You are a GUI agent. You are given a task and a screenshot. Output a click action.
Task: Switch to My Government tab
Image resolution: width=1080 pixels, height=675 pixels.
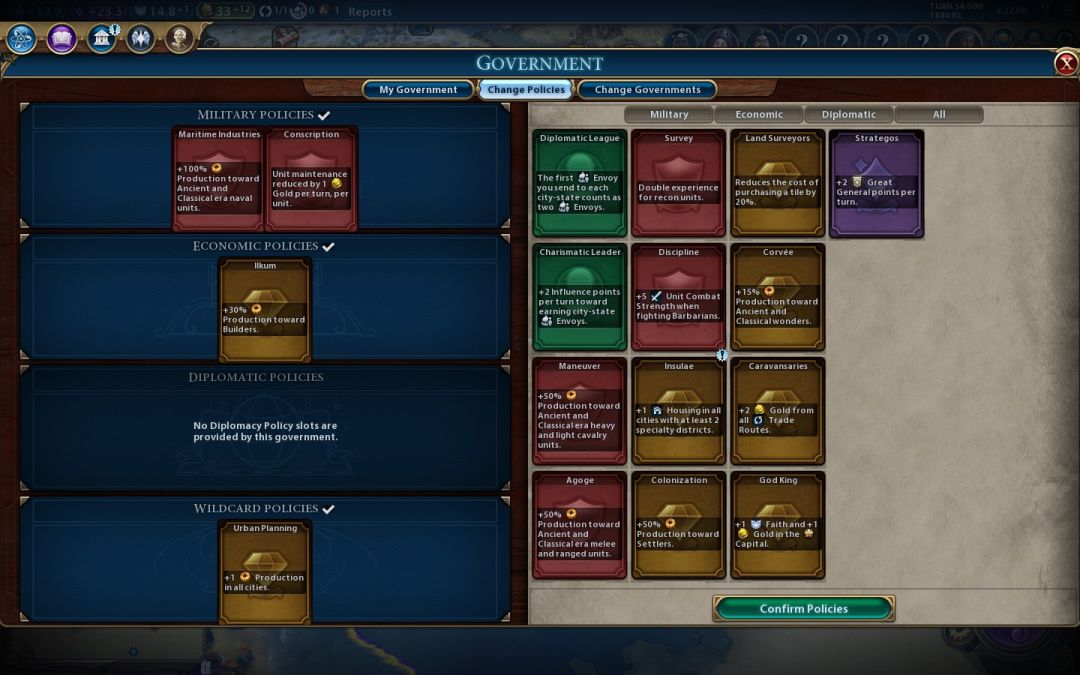417,90
